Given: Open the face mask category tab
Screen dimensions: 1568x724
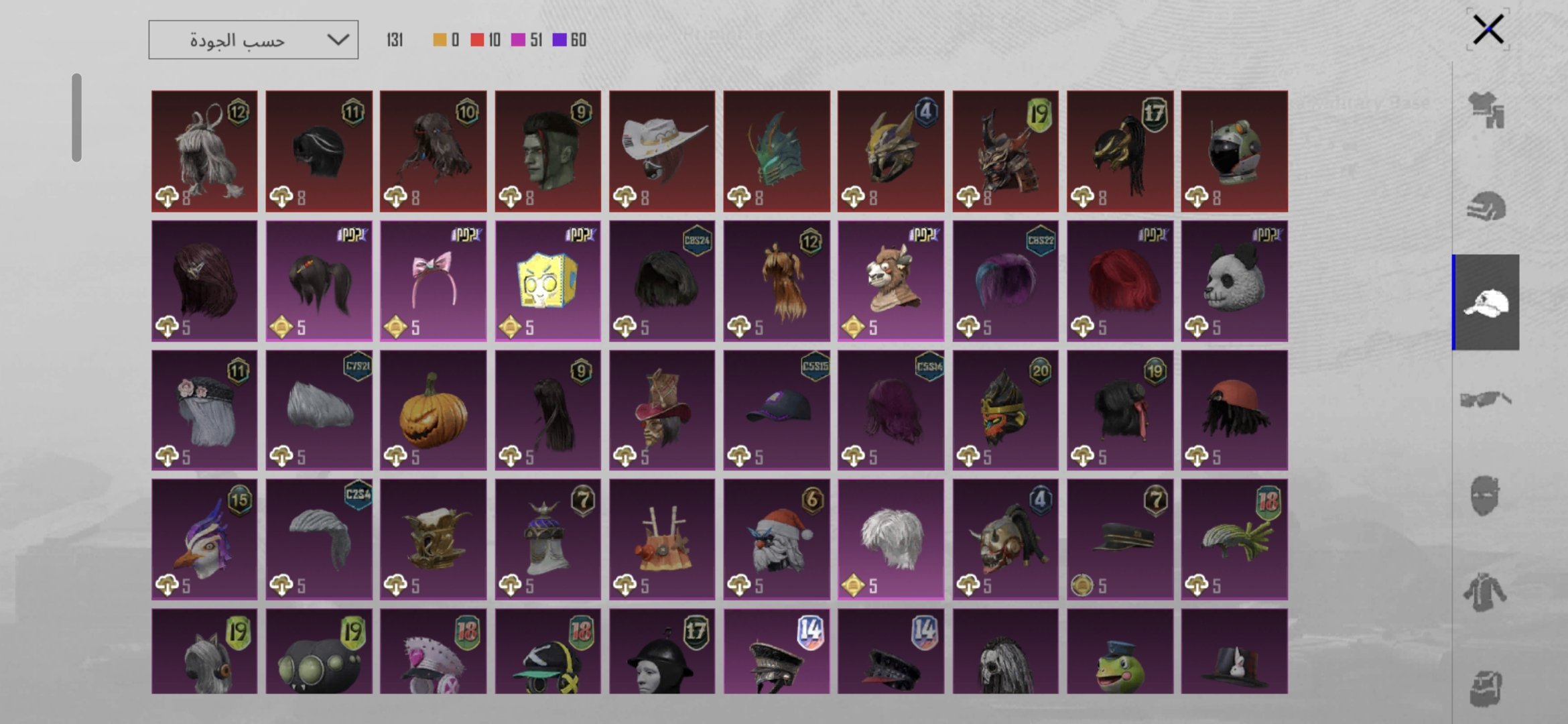Looking at the screenshot, I should [x=1486, y=496].
